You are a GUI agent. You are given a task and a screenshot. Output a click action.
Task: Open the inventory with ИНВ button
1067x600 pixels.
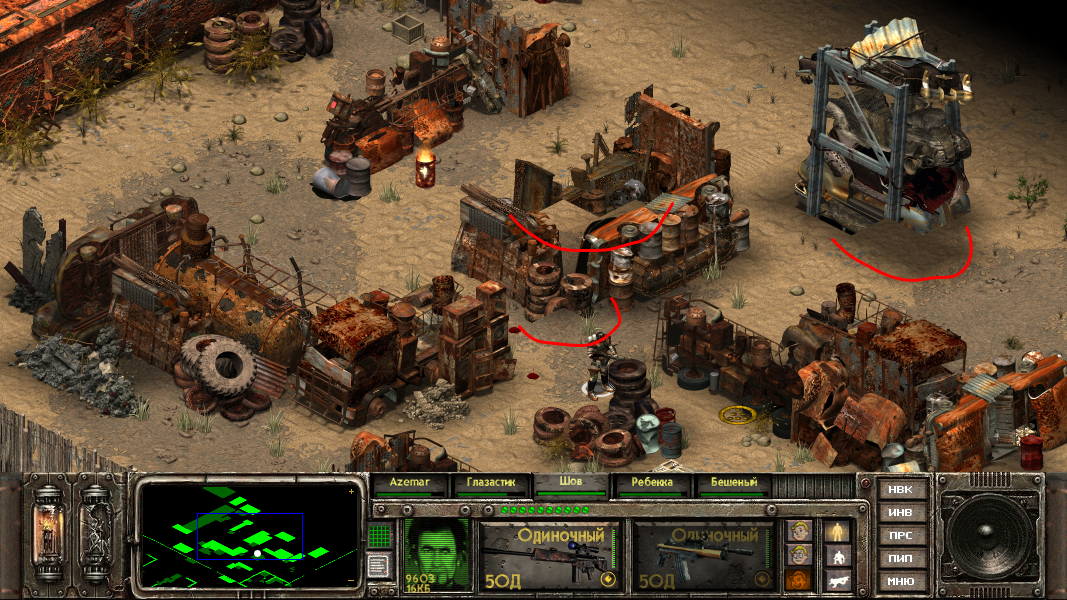(900, 512)
